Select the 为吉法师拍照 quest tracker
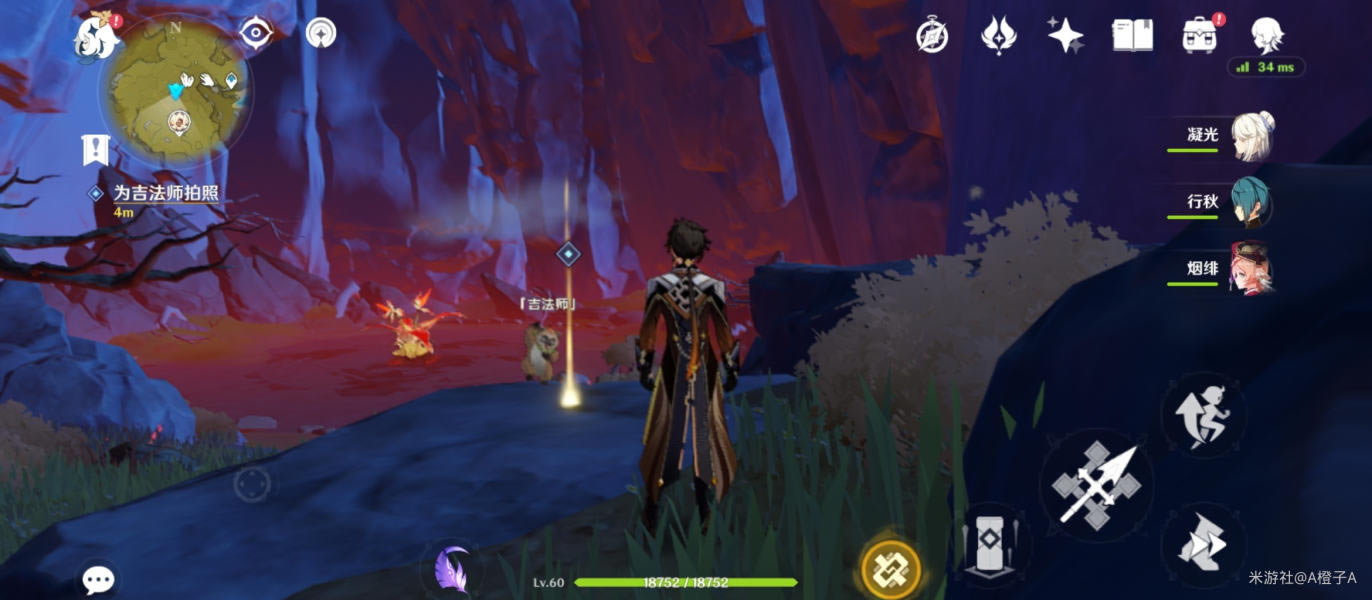1372x600 pixels. point(165,193)
